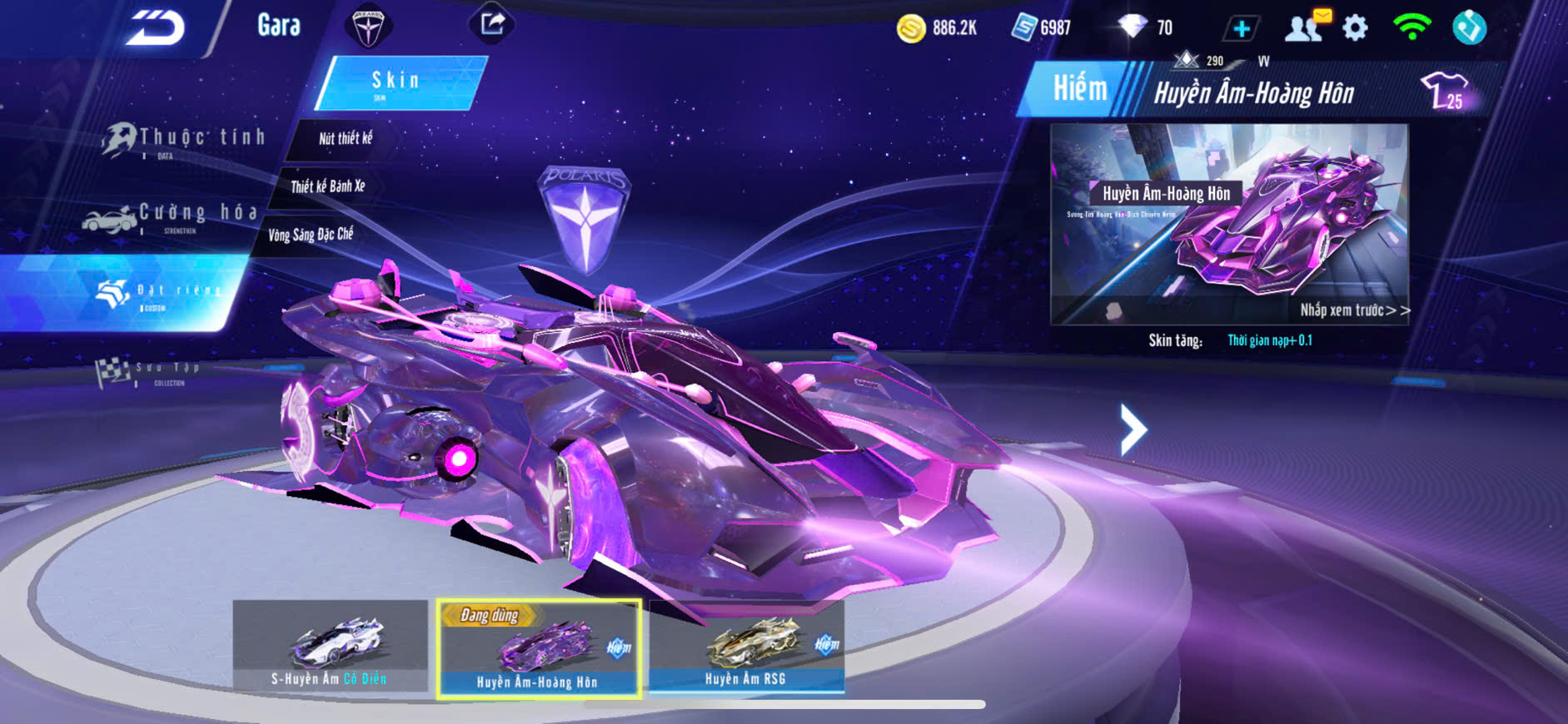Select the Đặt riêng custom section
1568x724 pixels.
click(158, 294)
